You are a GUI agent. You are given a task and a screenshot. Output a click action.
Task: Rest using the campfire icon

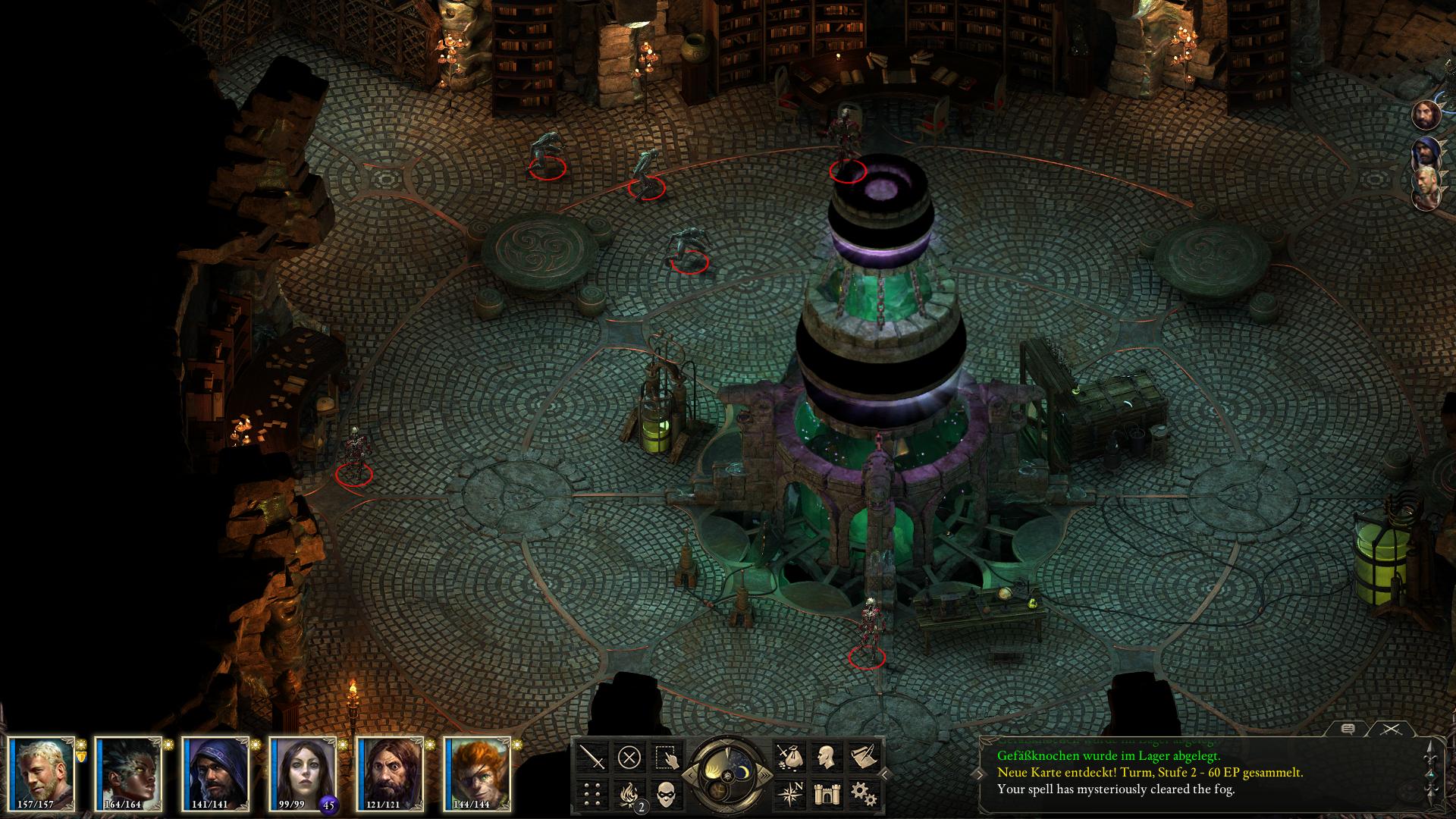(629, 794)
